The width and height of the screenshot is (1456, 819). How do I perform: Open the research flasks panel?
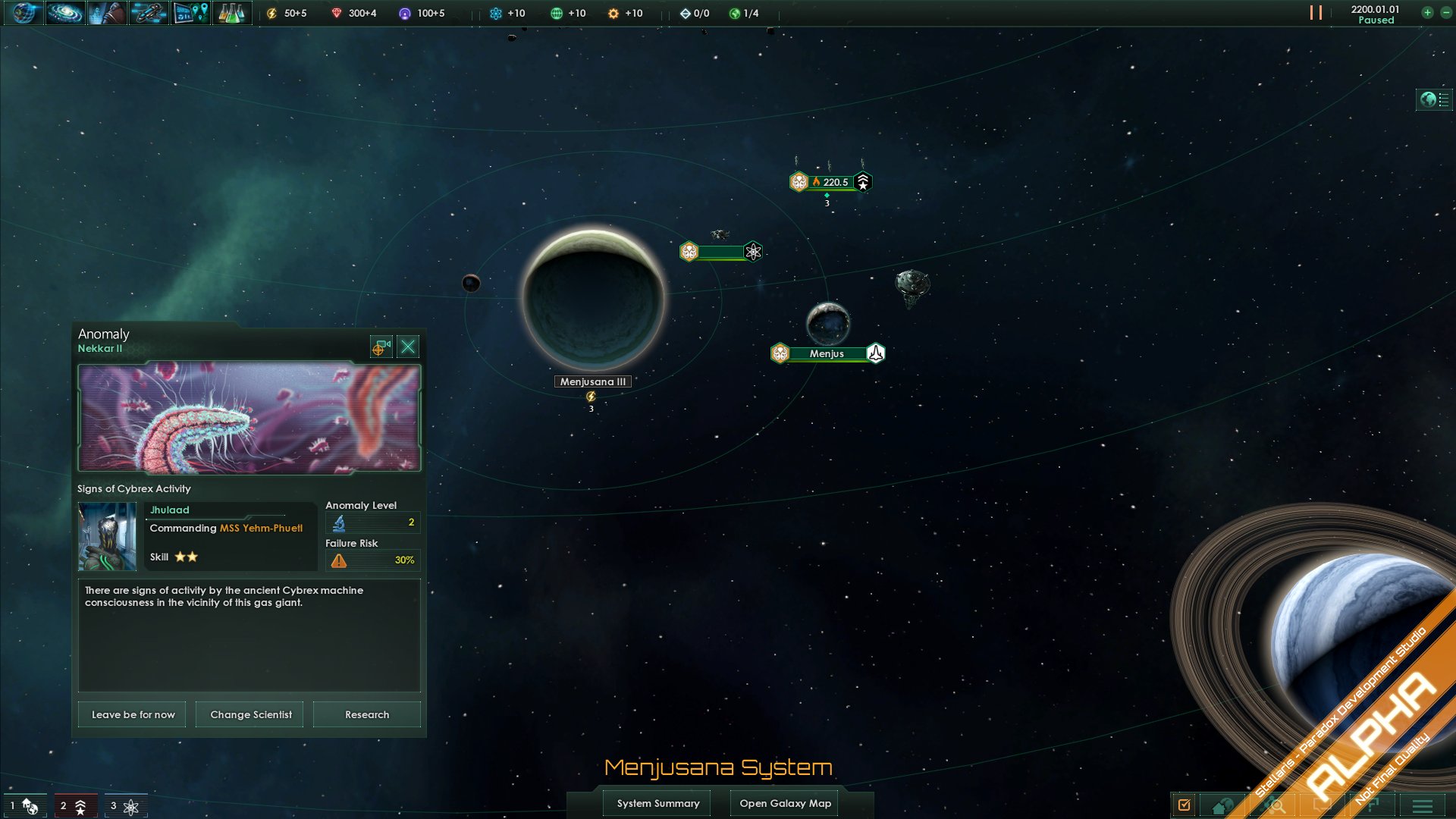click(231, 13)
